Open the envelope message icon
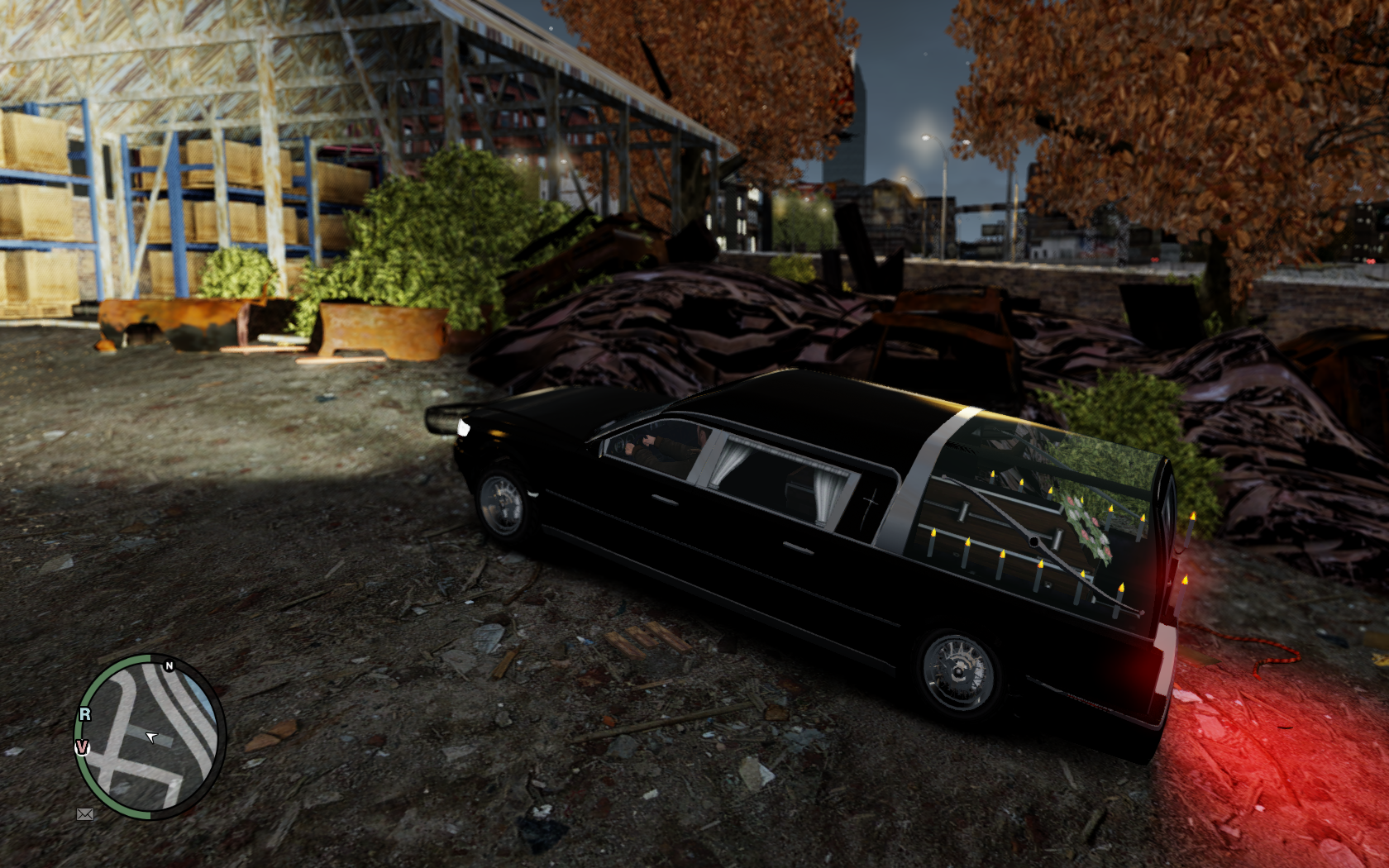 tap(84, 814)
